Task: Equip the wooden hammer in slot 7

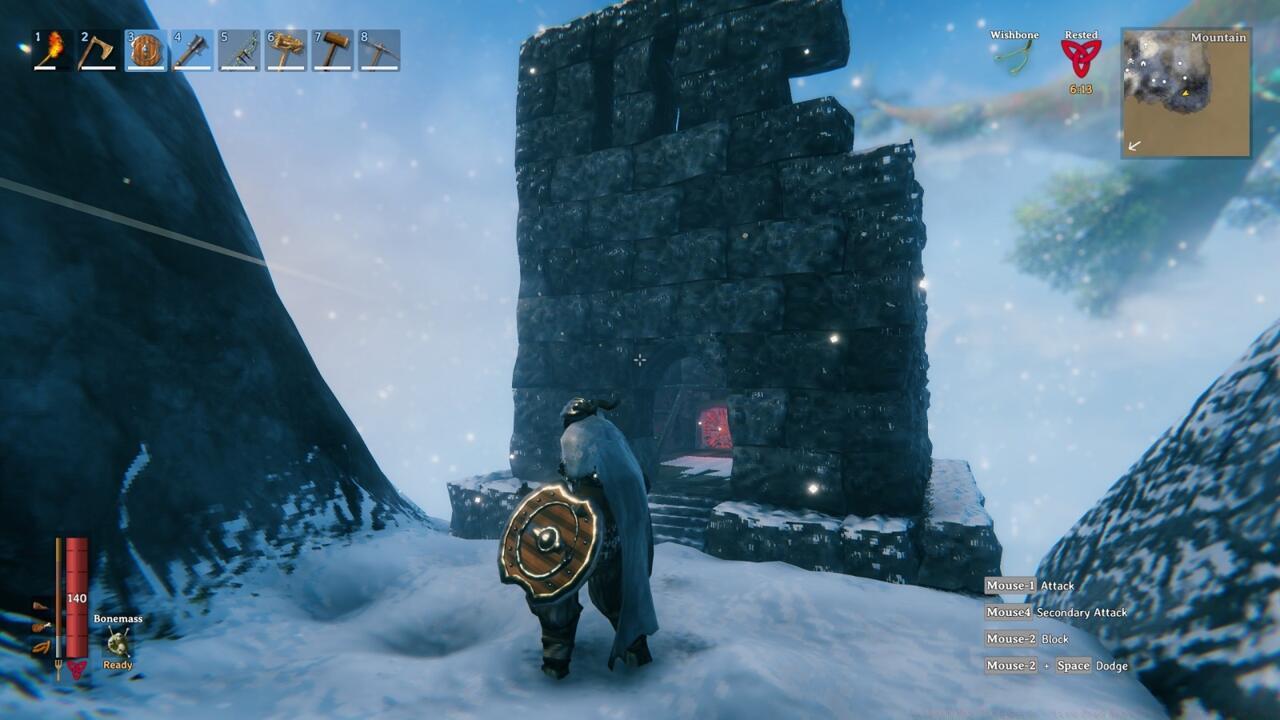Action: coord(333,50)
